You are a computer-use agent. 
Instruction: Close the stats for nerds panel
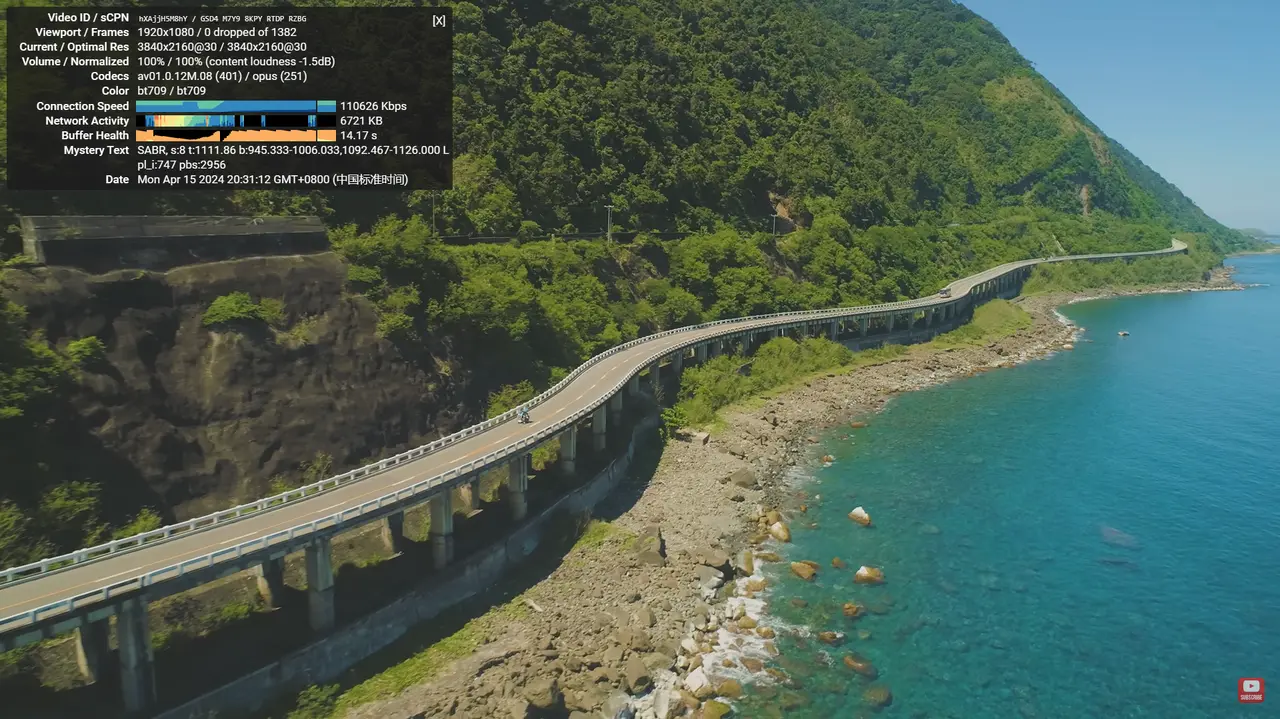point(439,20)
